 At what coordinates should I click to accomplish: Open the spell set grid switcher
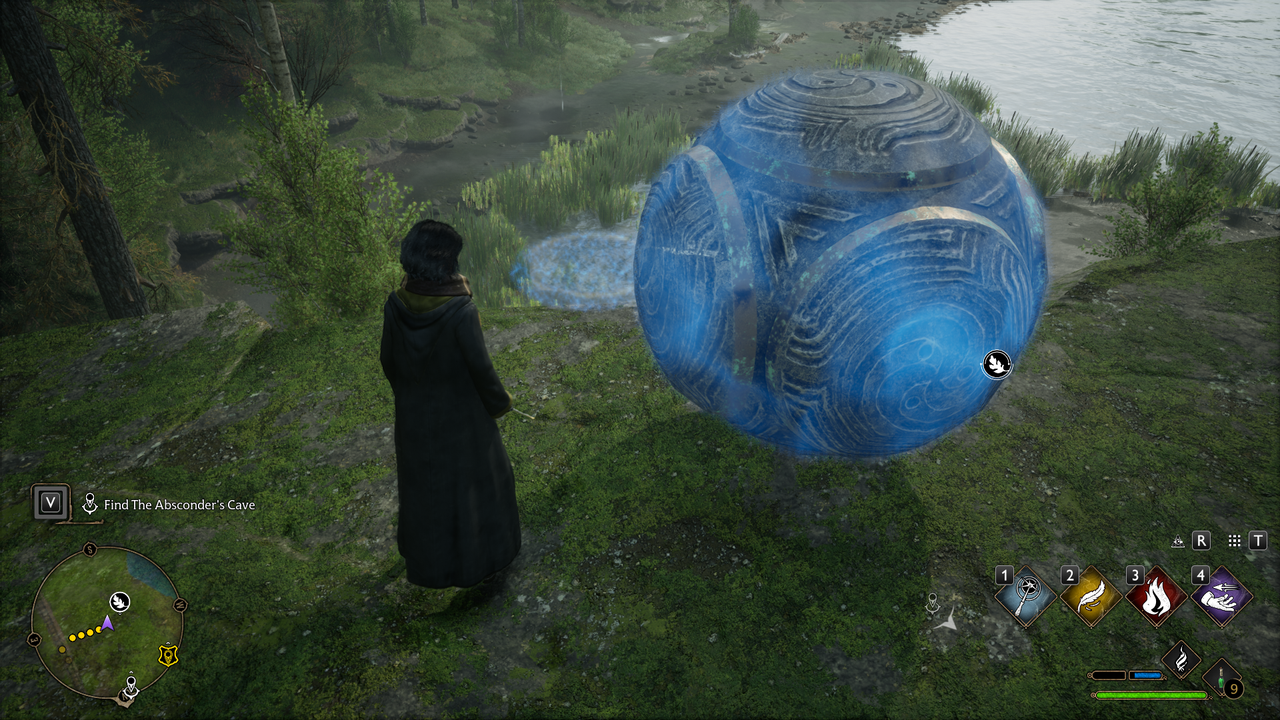1235,540
